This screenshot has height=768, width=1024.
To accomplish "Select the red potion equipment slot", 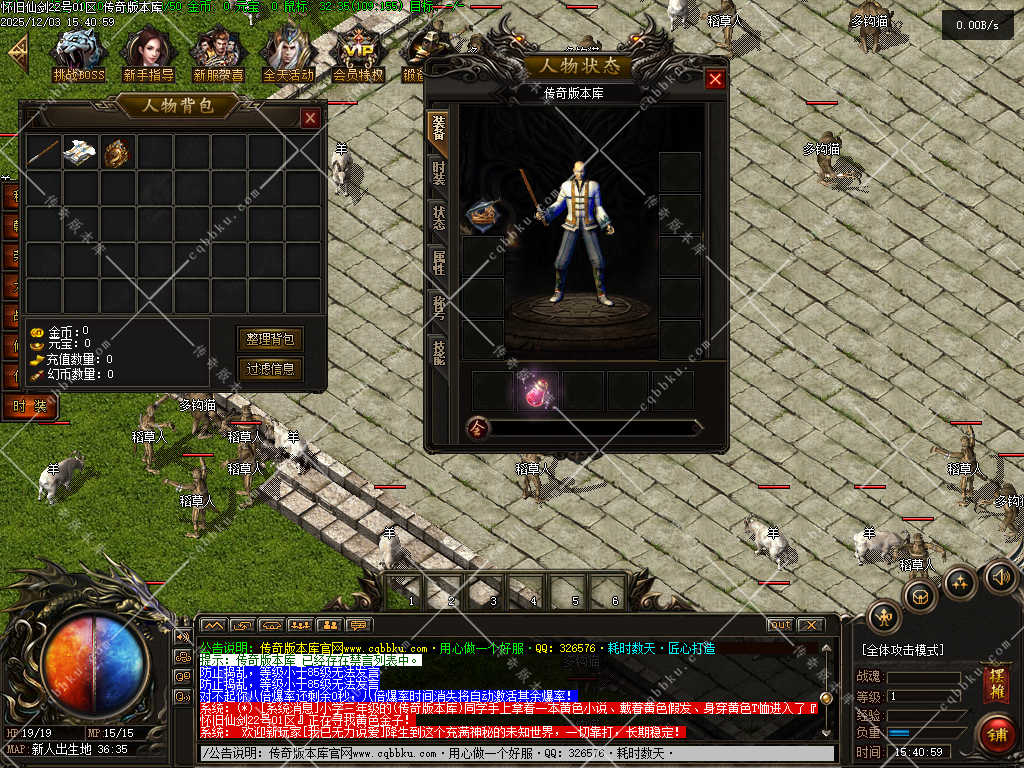I will point(539,391).
